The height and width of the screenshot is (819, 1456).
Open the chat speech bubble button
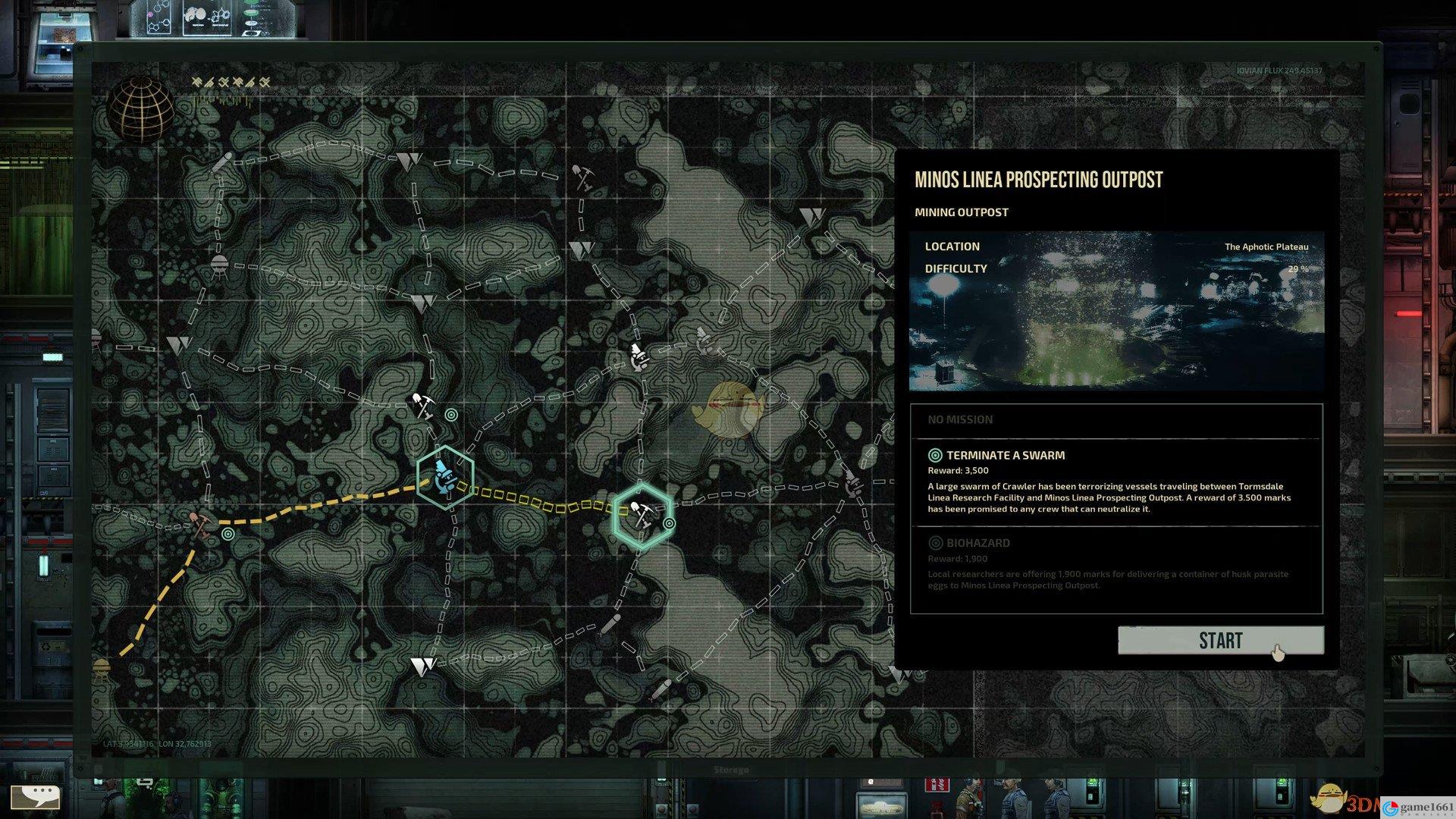click(35, 796)
